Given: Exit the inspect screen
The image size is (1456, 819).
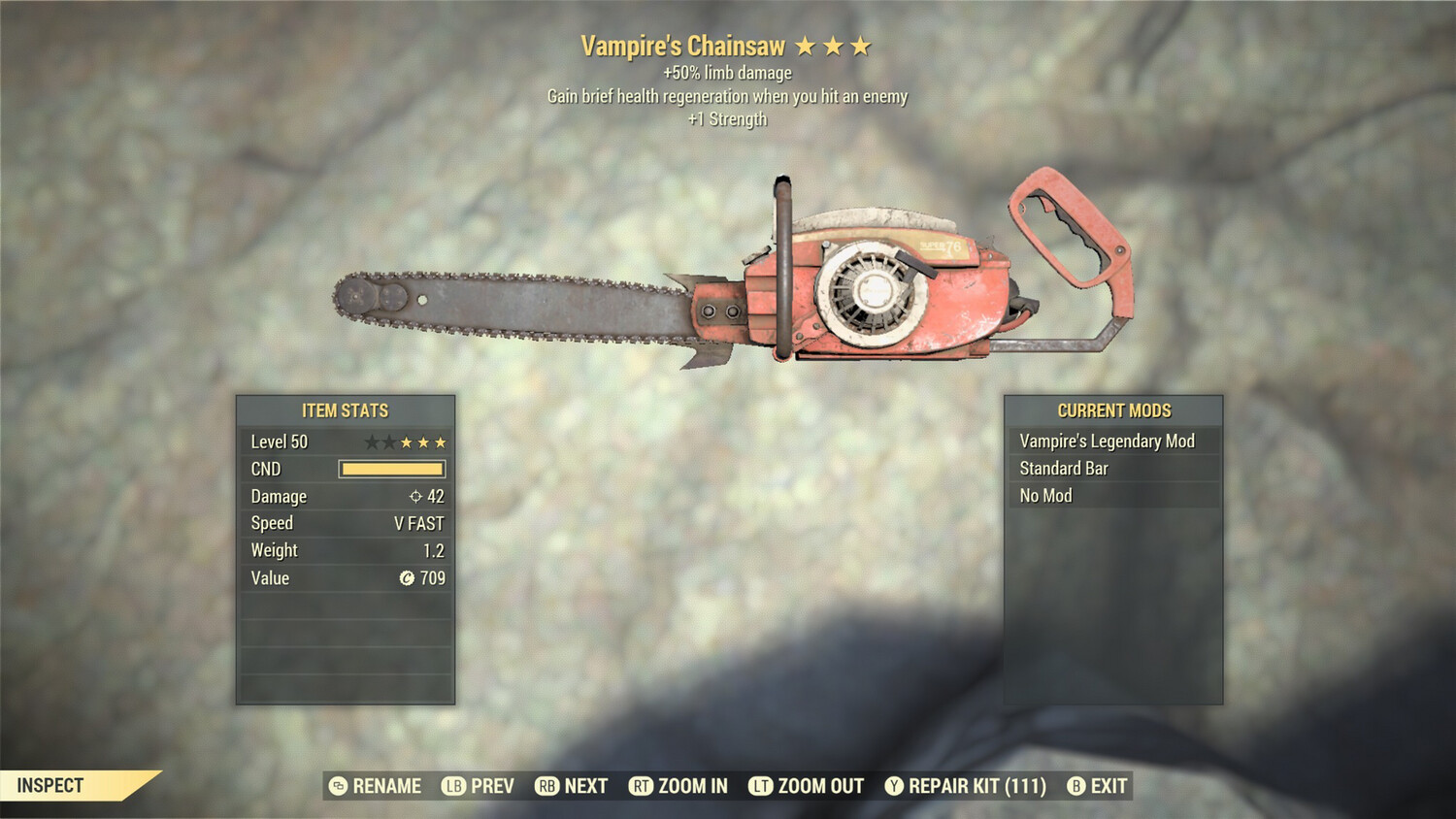Looking at the screenshot, I should [x=1098, y=786].
